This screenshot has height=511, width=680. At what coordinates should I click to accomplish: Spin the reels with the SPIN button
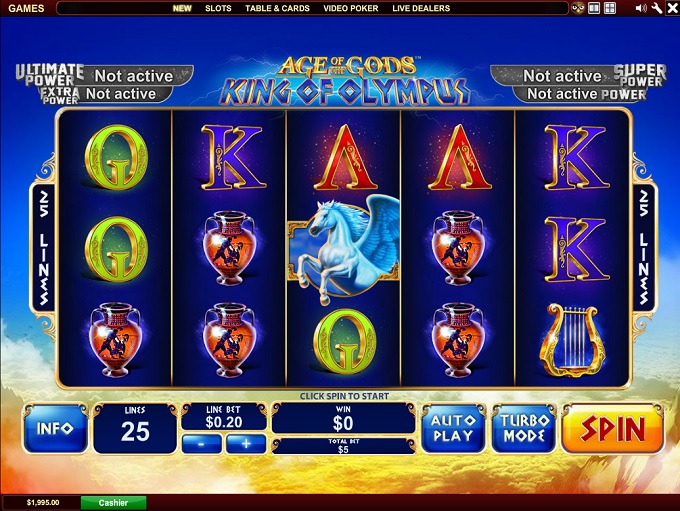click(614, 429)
